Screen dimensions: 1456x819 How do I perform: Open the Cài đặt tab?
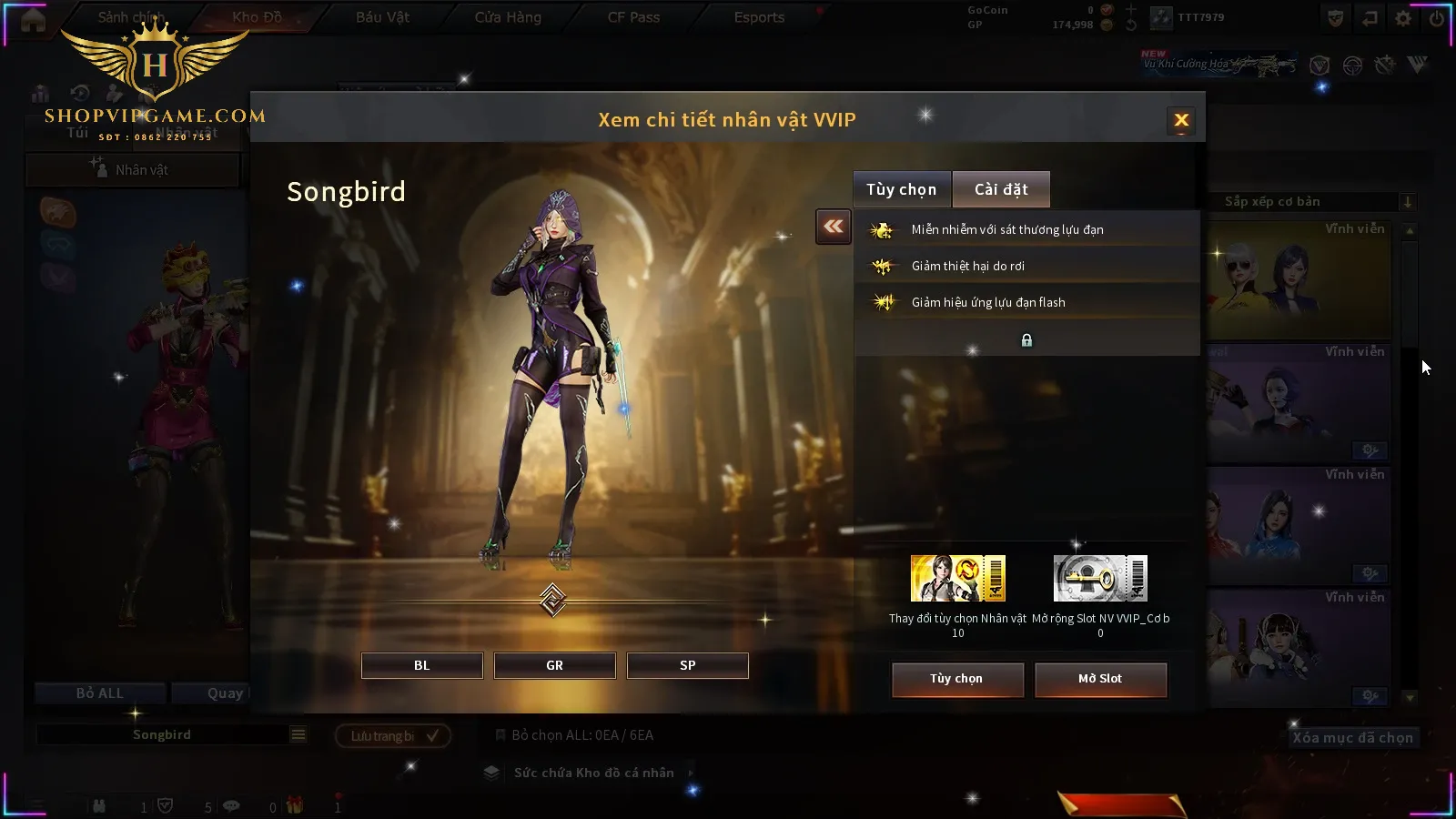[1001, 189]
